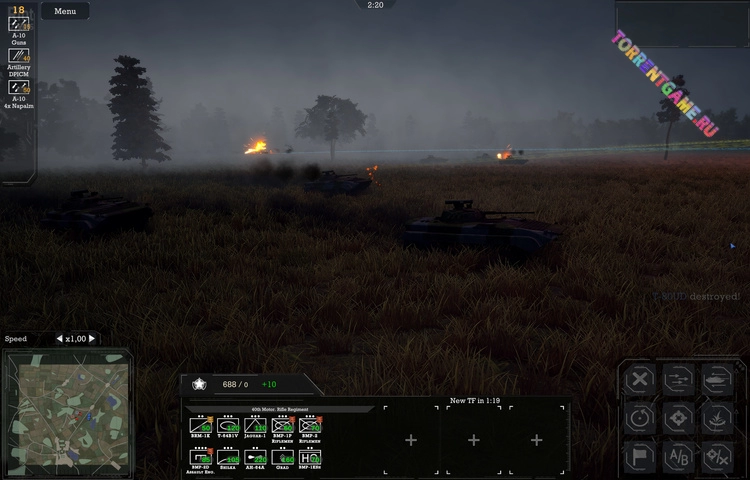Viewport: 750px width, 480px height.
Task: Select the BRM-1K unit card
Action: coord(200,426)
